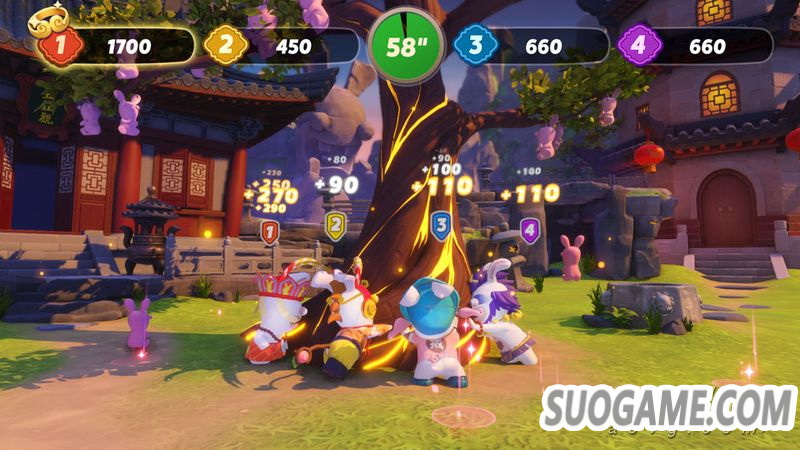Pick the purple shield marker numbered 4 above the rabbit

pos(529,231)
